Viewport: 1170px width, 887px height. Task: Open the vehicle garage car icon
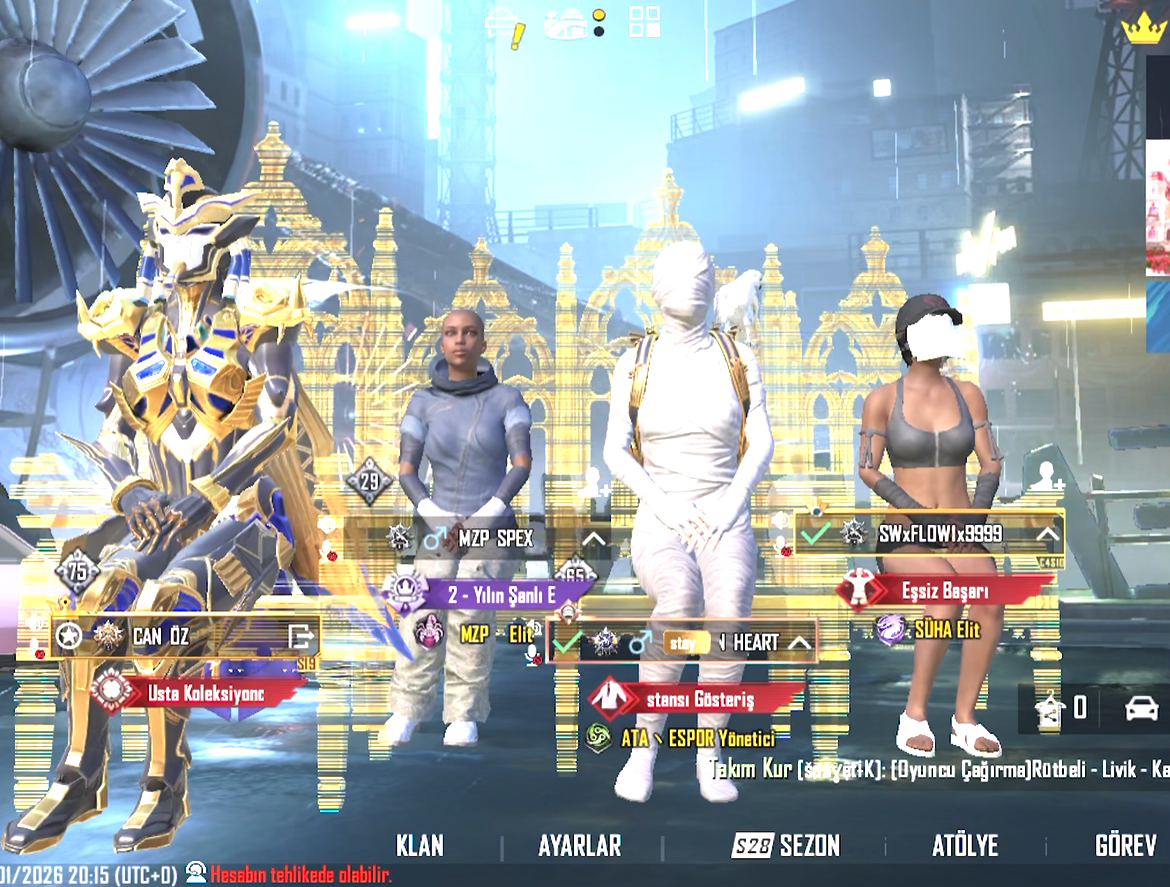pyautogui.click(x=1141, y=708)
